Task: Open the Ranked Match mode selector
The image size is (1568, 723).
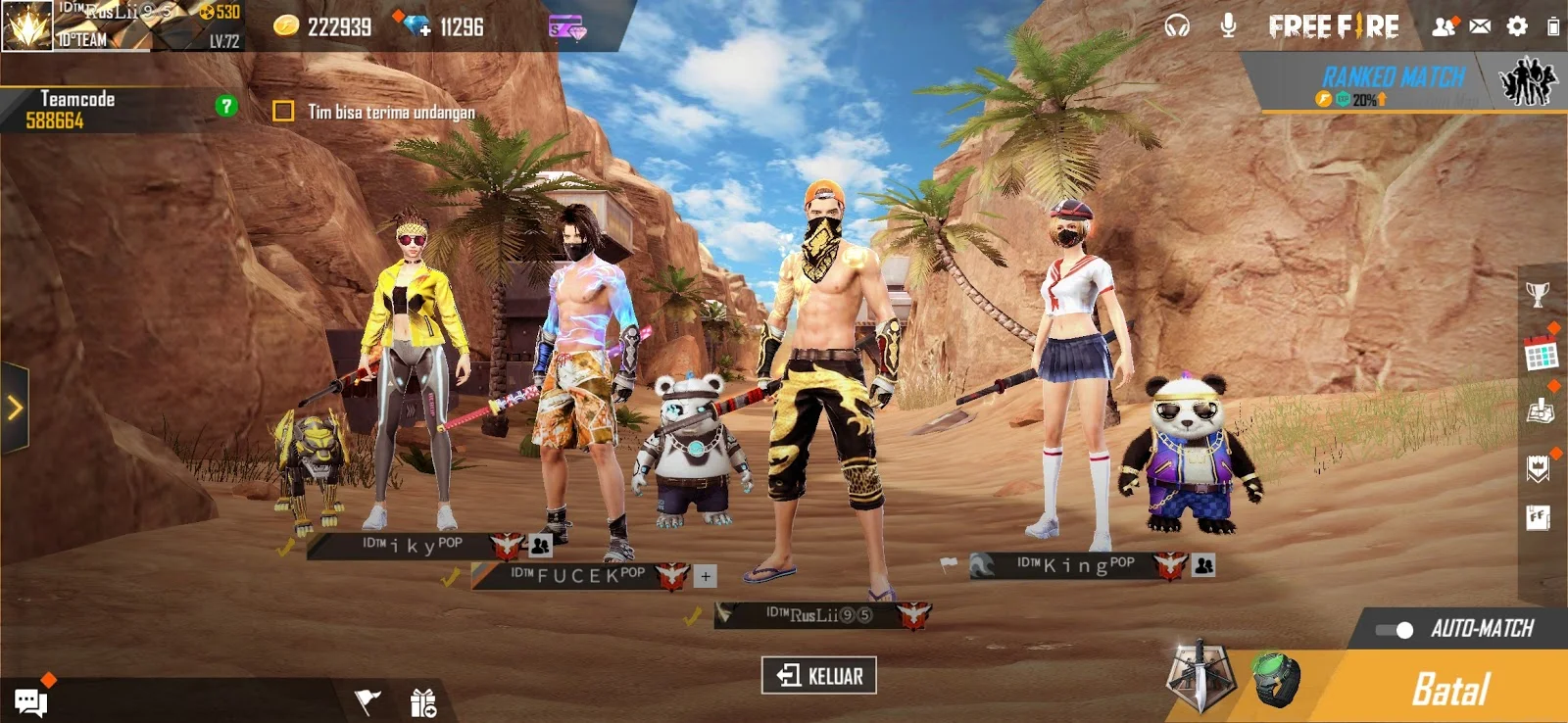Action: click(1395, 80)
